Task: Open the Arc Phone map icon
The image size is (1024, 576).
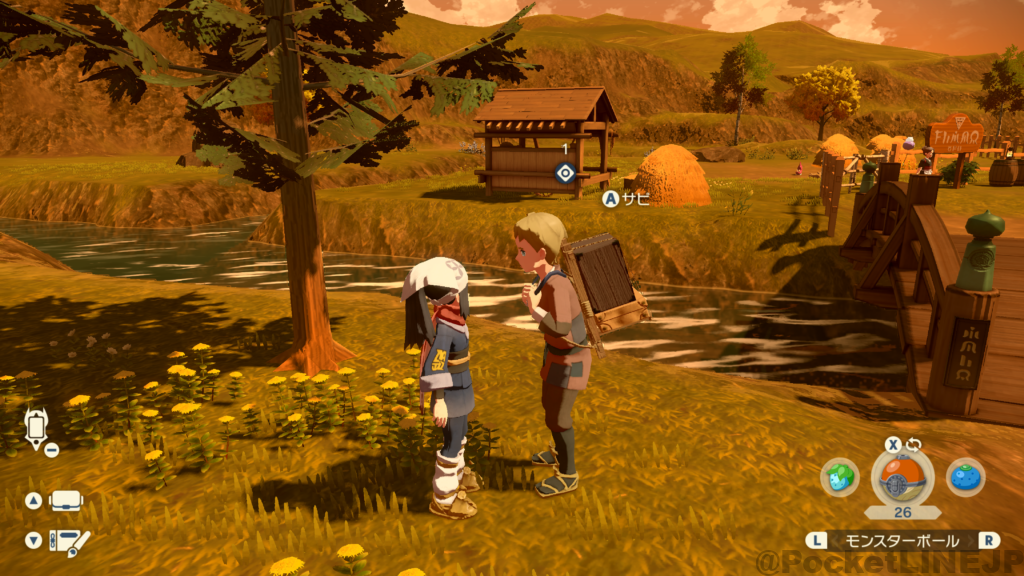Action: tap(36, 428)
